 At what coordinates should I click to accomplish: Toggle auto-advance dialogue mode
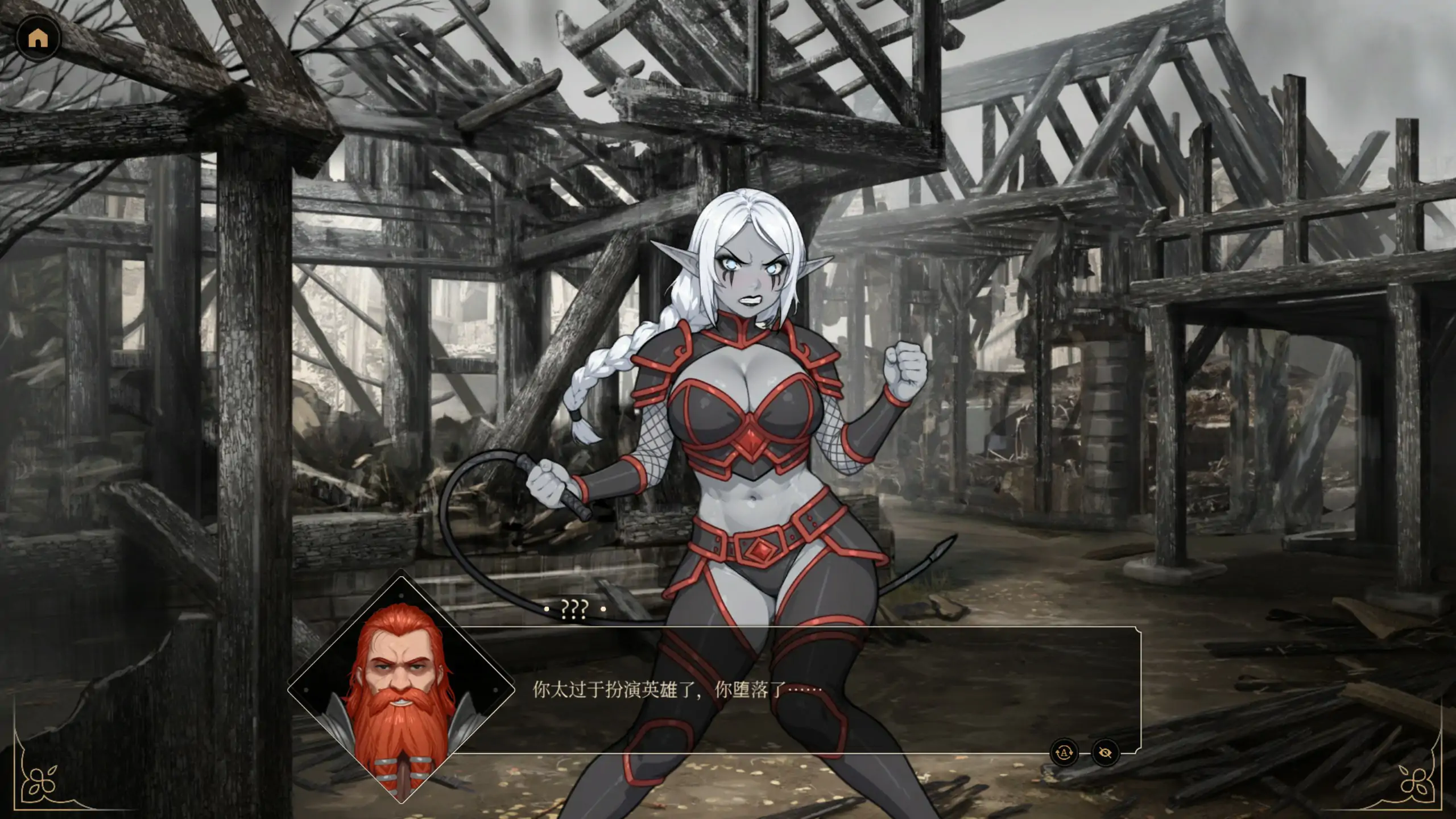[1064, 752]
